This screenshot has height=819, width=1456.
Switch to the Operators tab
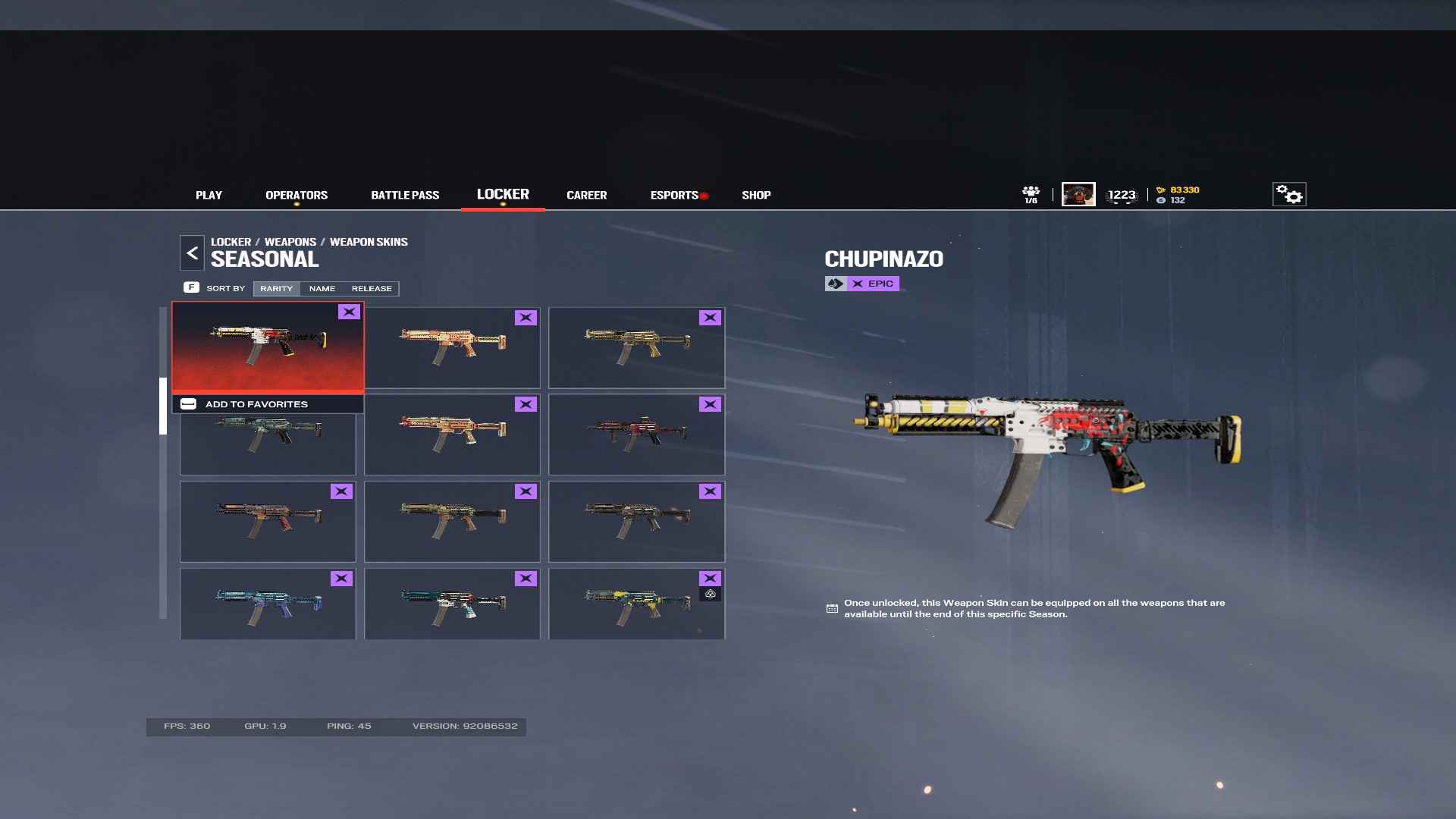(x=297, y=195)
